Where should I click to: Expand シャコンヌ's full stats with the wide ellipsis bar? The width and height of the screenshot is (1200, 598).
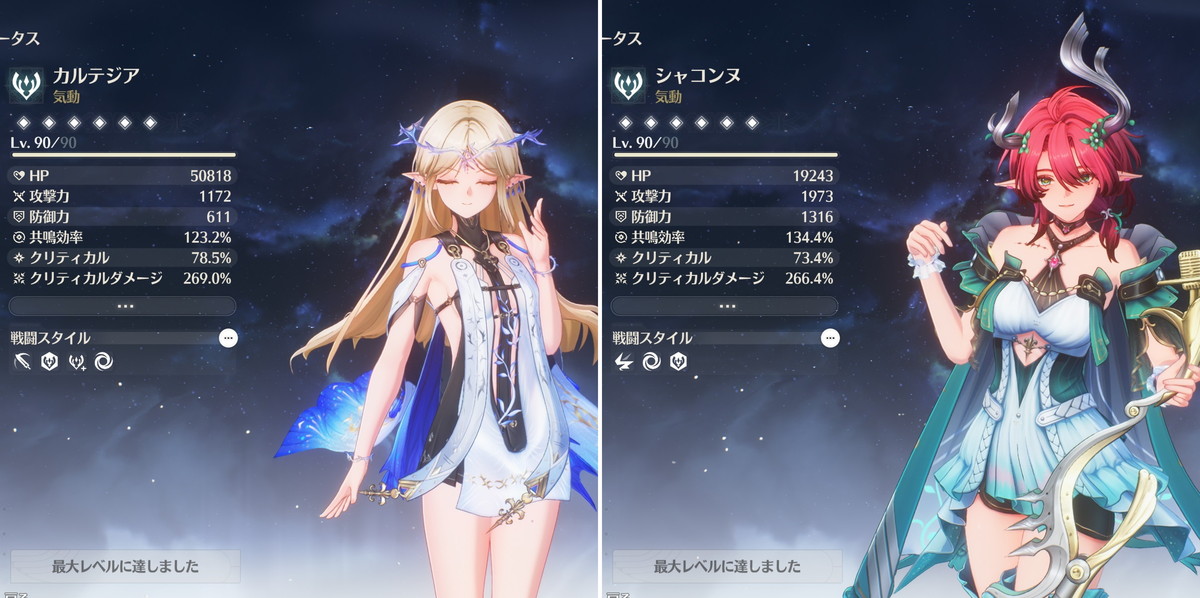click(724, 306)
